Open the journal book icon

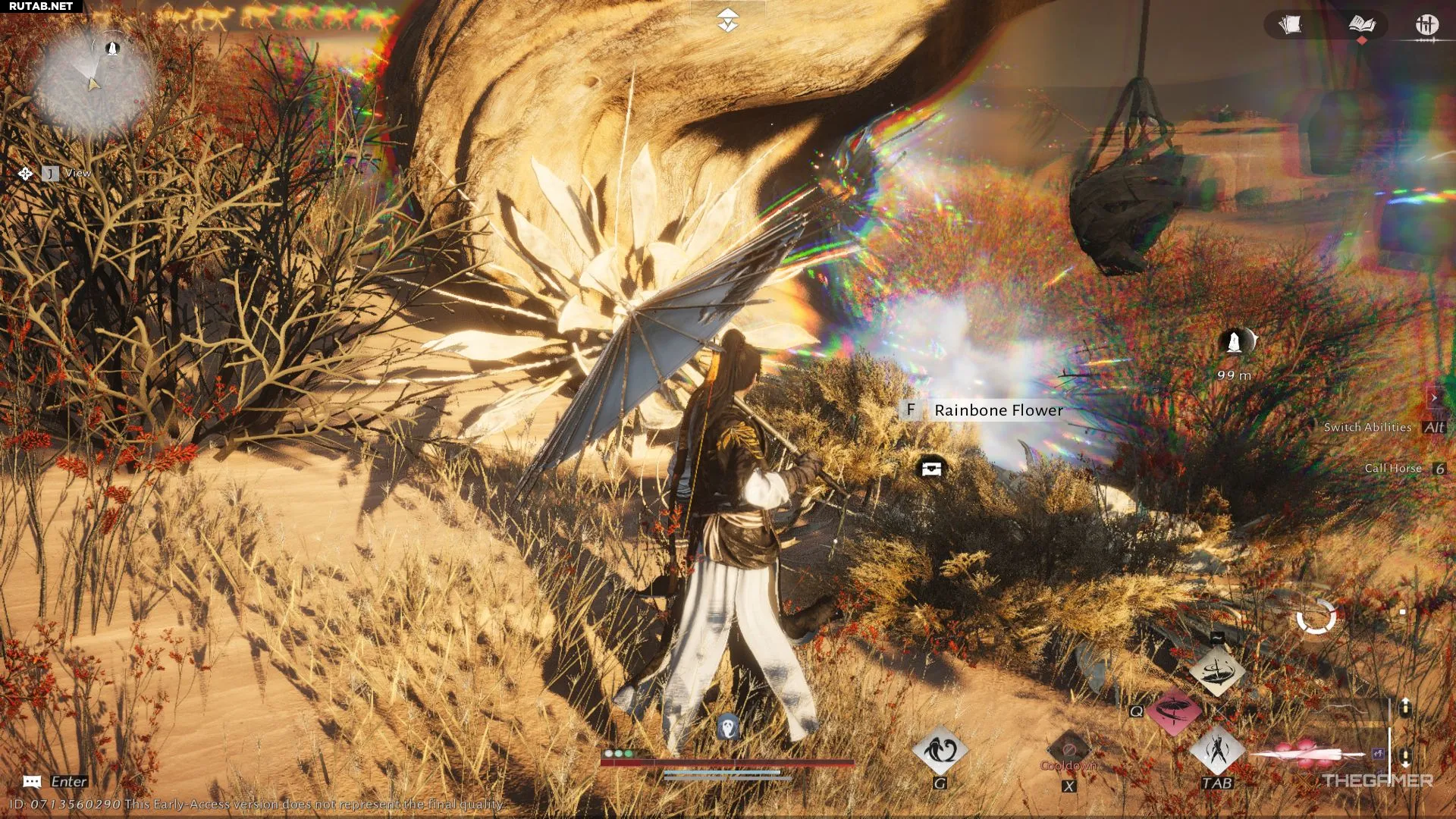click(1362, 25)
